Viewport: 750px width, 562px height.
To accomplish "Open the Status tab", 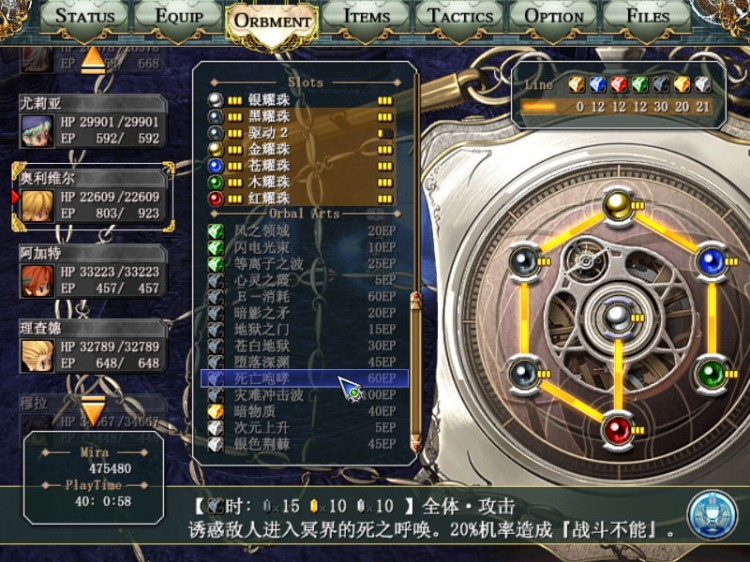I will pyautogui.click(x=85, y=17).
